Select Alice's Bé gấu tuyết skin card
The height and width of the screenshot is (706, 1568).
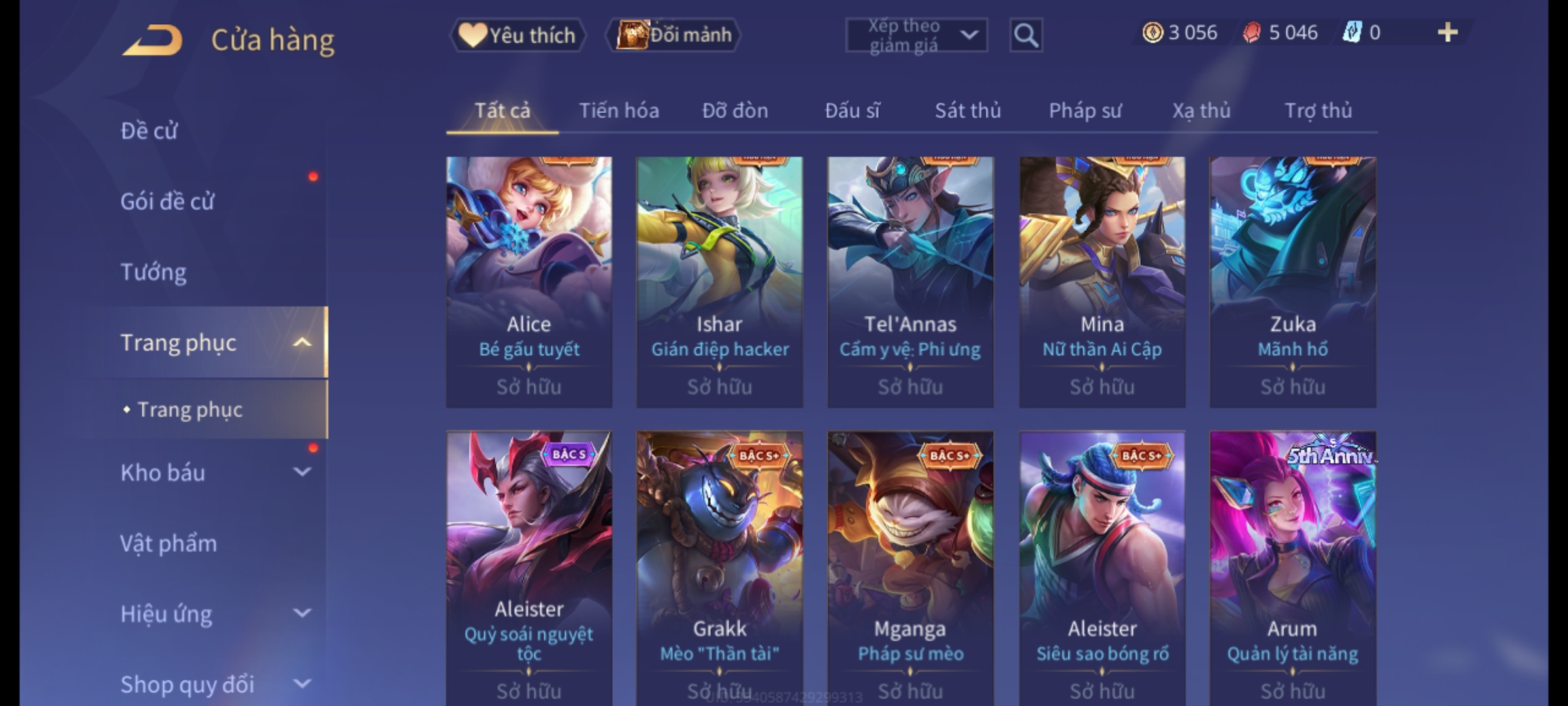[x=529, y=281]
